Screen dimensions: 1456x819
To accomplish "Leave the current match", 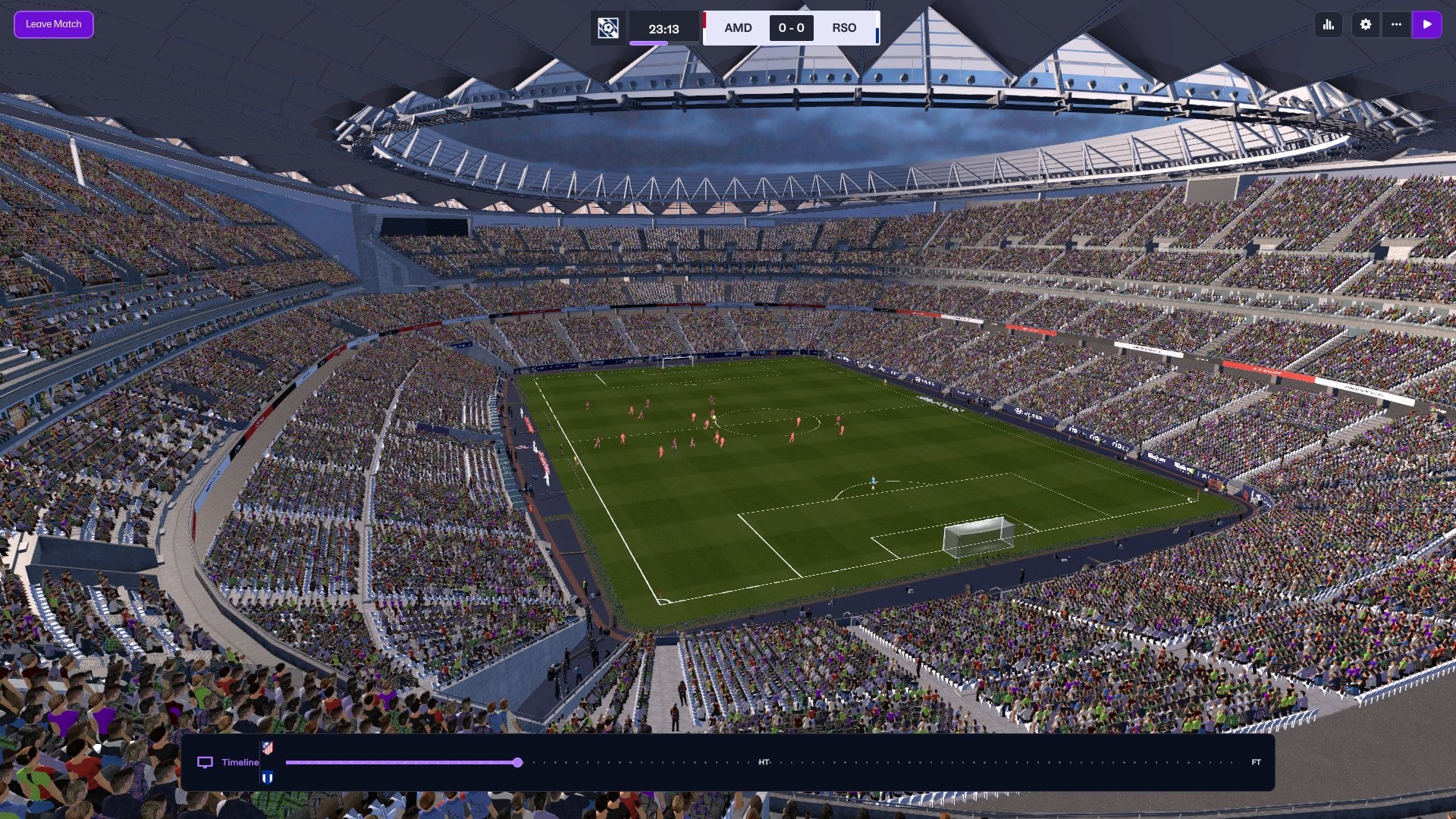I will pyautogui.click(x=53, y=24).
